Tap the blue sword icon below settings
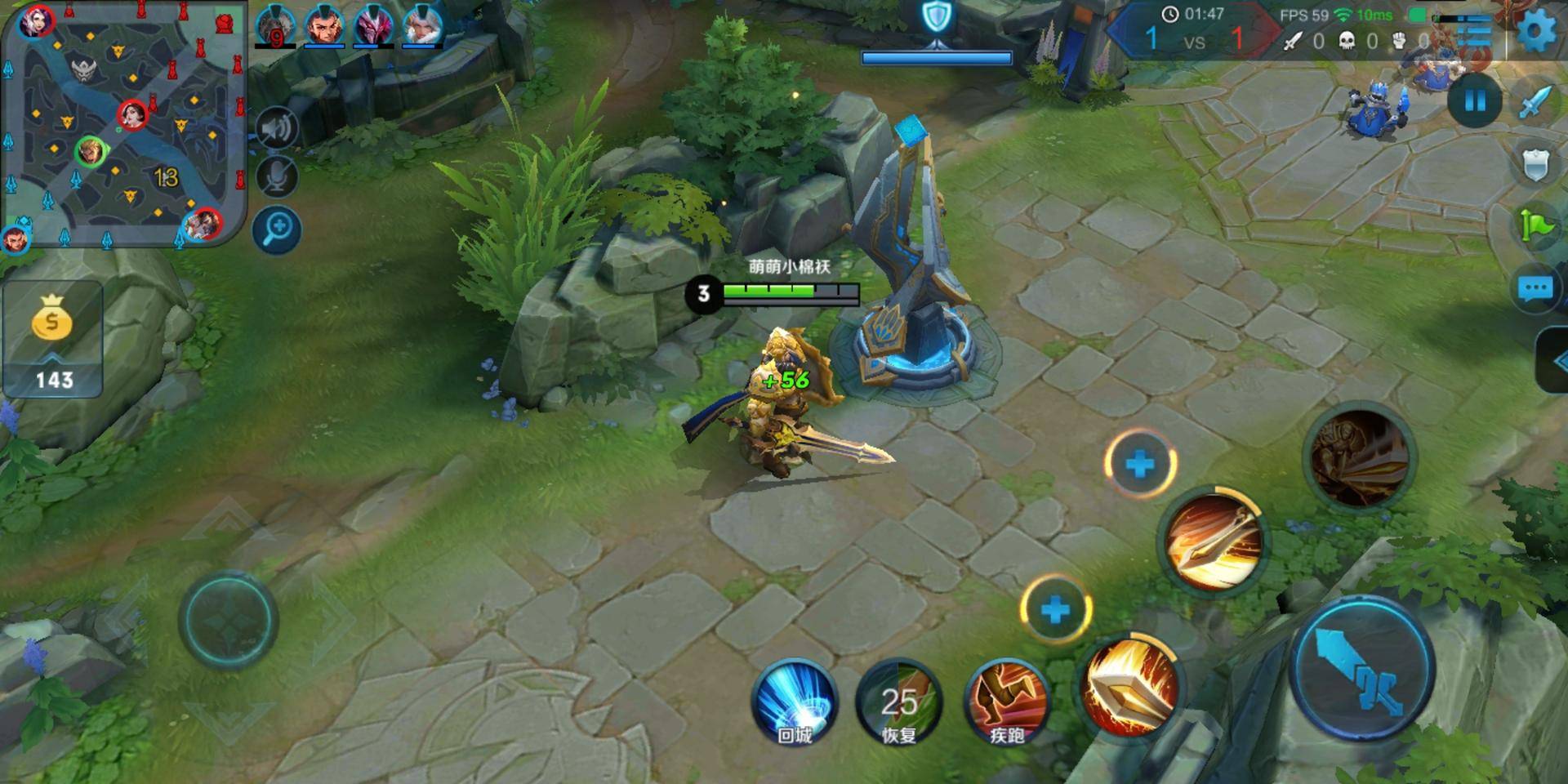 click(x=1535, y=101)
